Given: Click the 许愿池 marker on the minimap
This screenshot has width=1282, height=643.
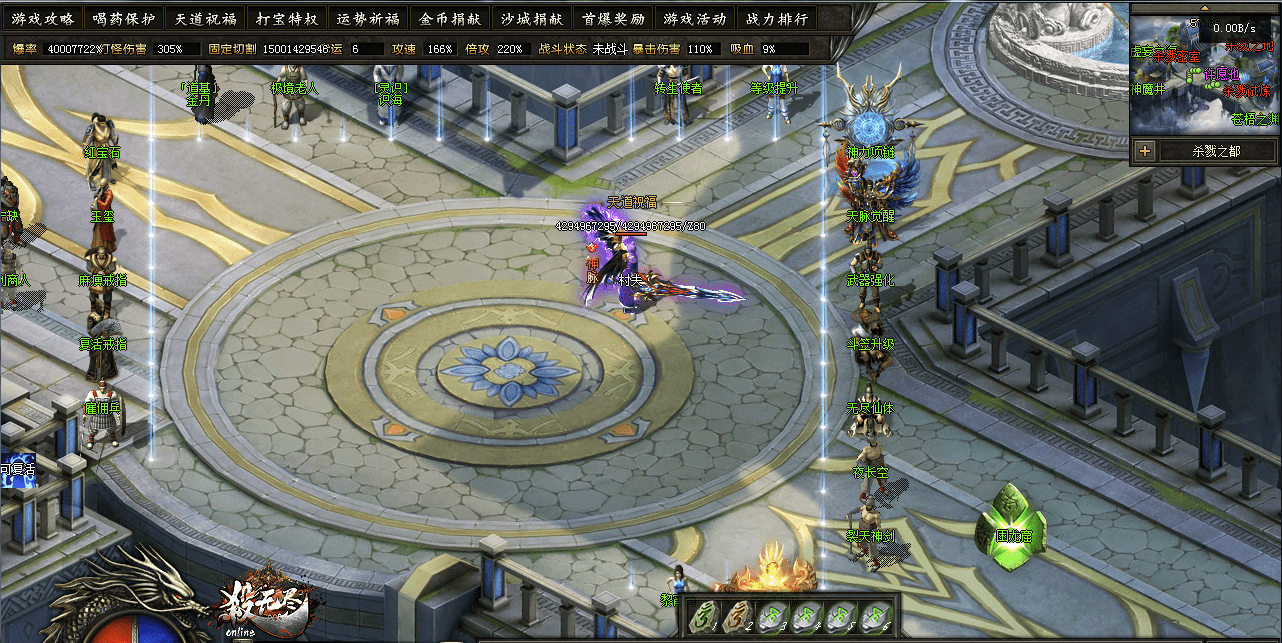Looking at the screenshot, I should coord(1221,74).
